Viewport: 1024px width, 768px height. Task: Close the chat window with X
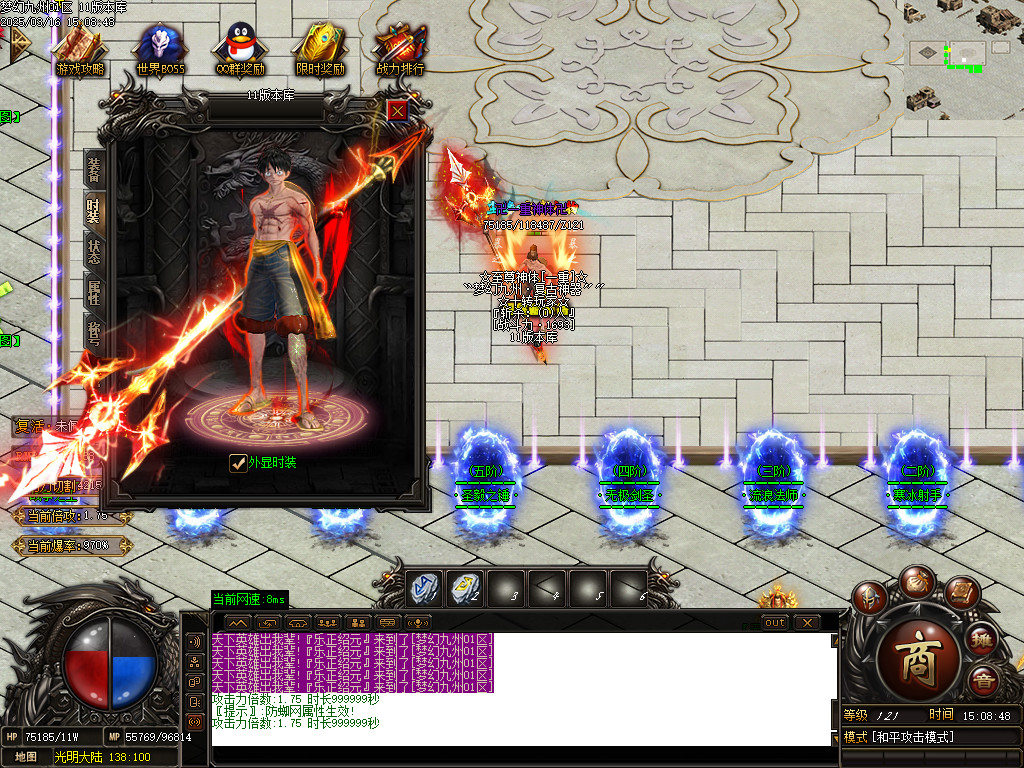click(807, 622)
